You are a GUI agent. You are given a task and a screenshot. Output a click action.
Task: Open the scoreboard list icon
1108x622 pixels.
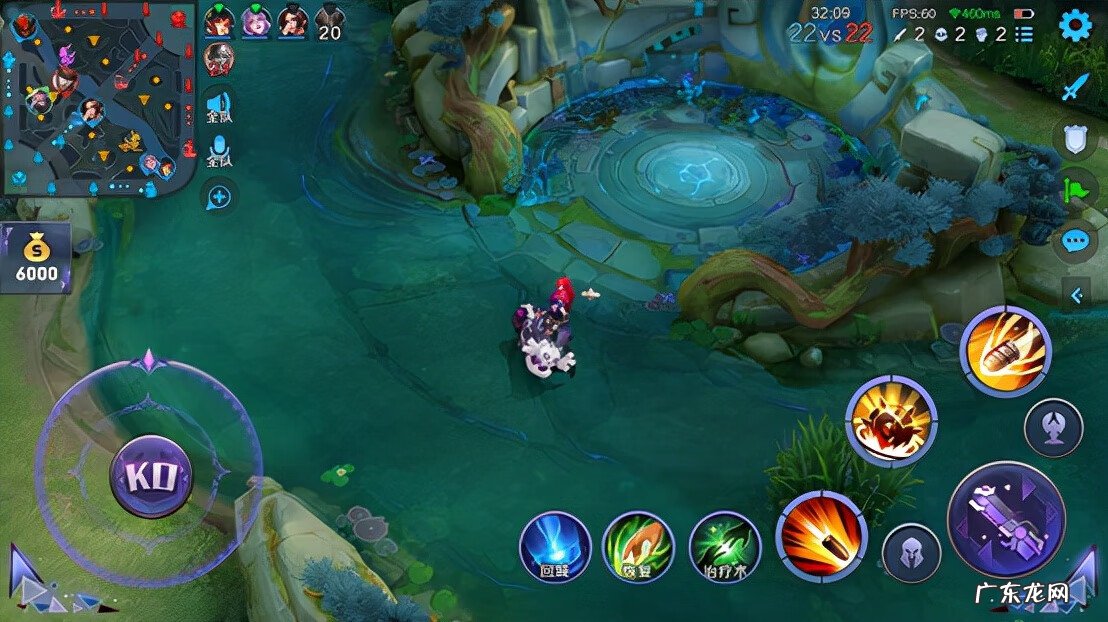coord(1024,34)
